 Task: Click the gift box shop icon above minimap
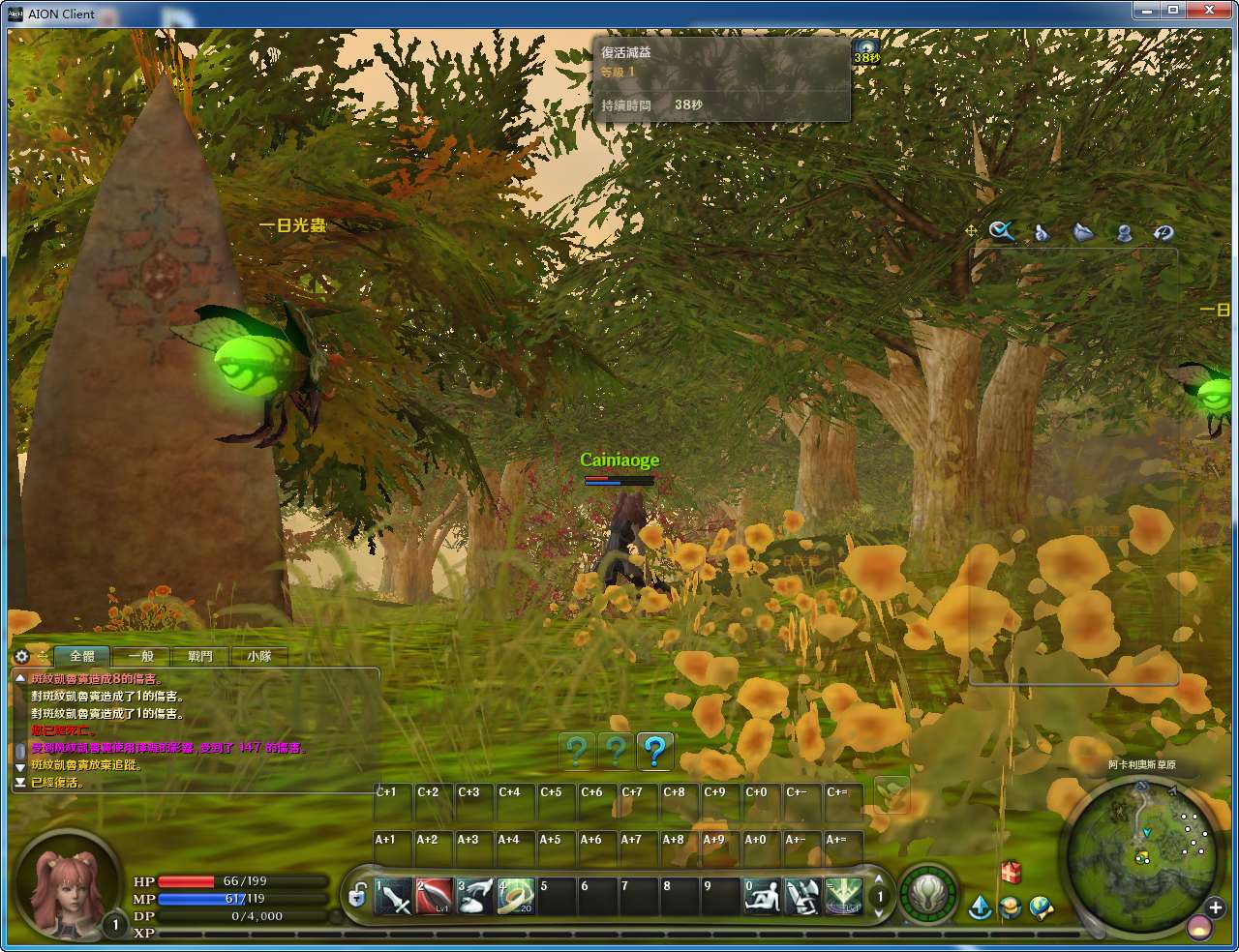1011,873
